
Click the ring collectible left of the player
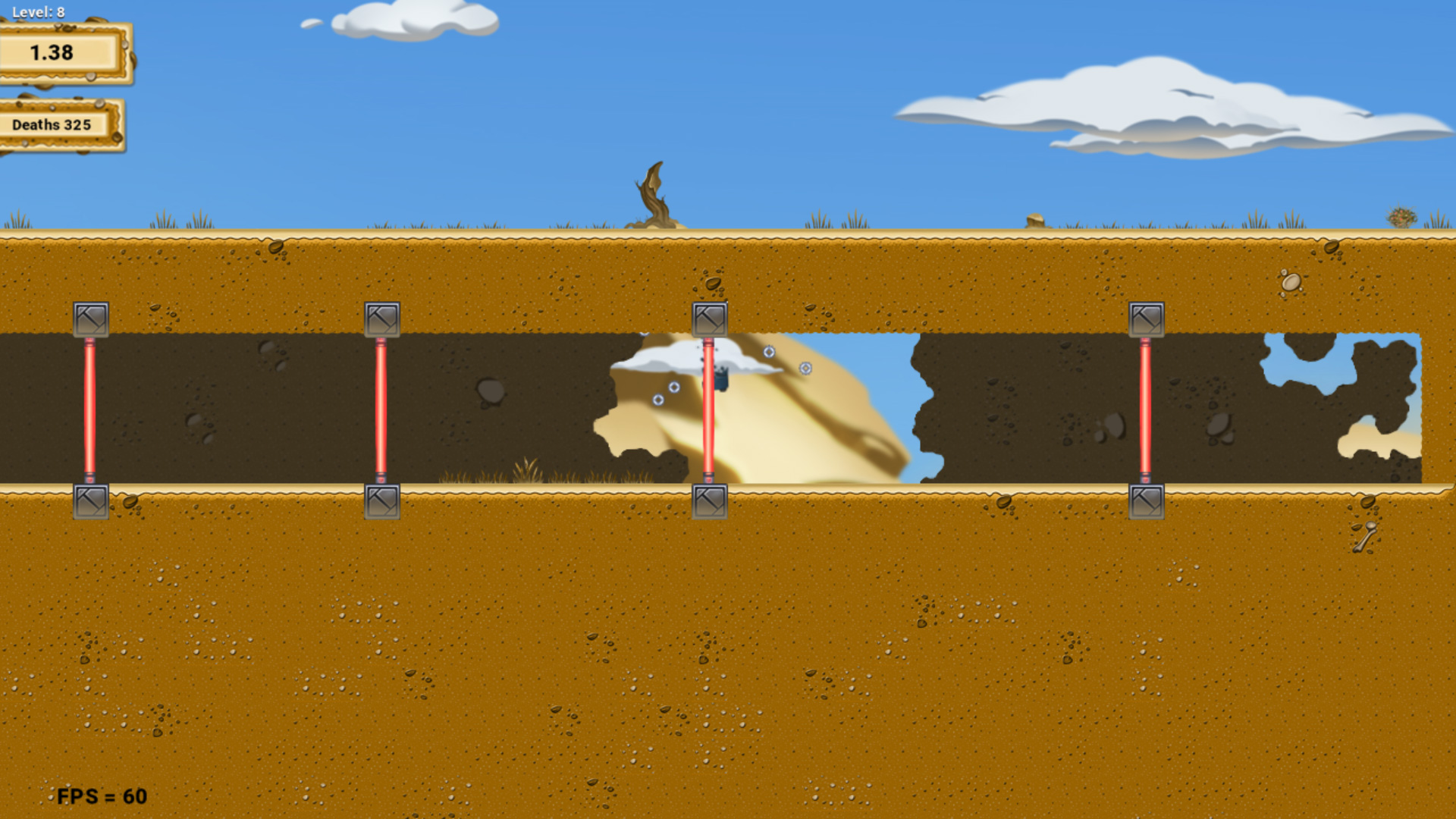[x=673, y=388]
